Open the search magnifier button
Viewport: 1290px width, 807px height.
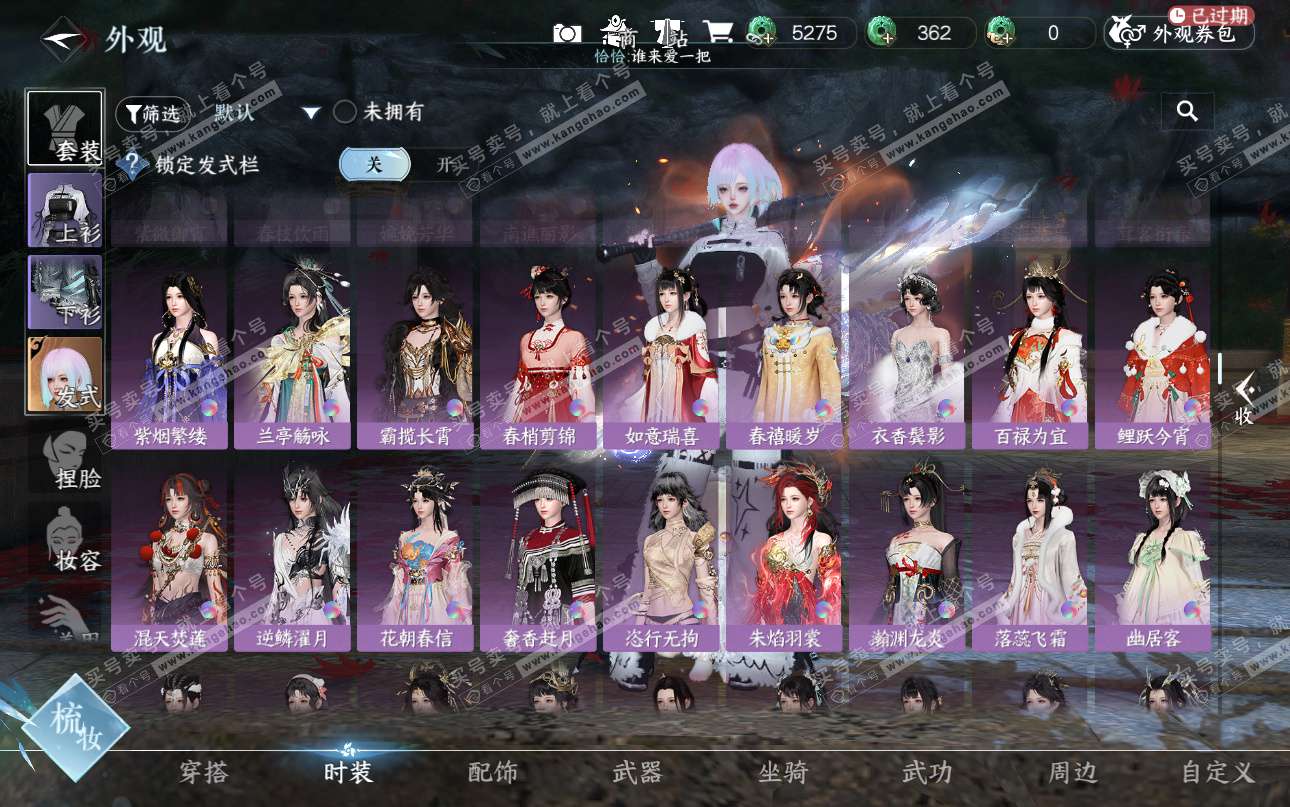[x=1187, y=111]
